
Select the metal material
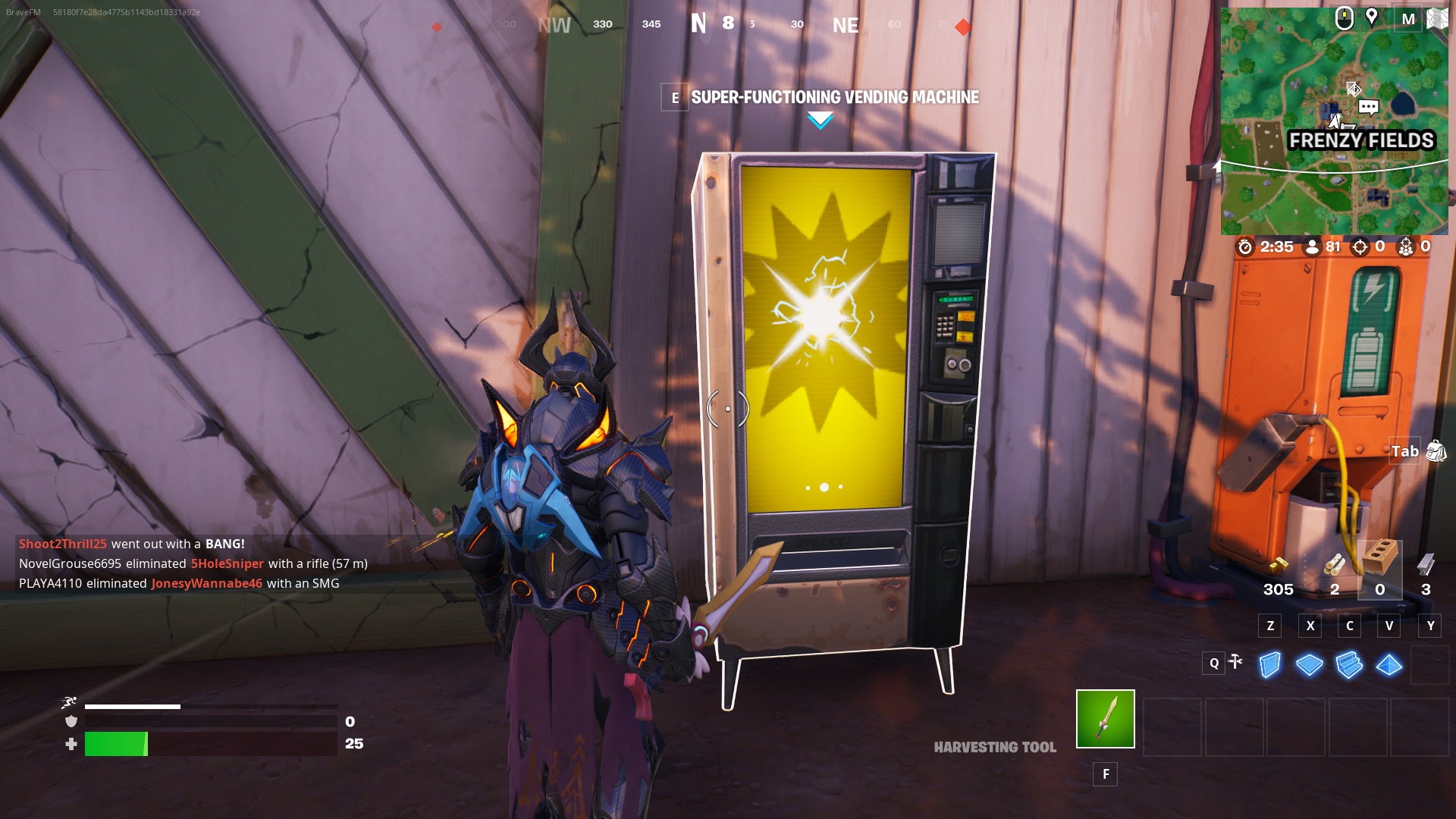pos(1426,565)
